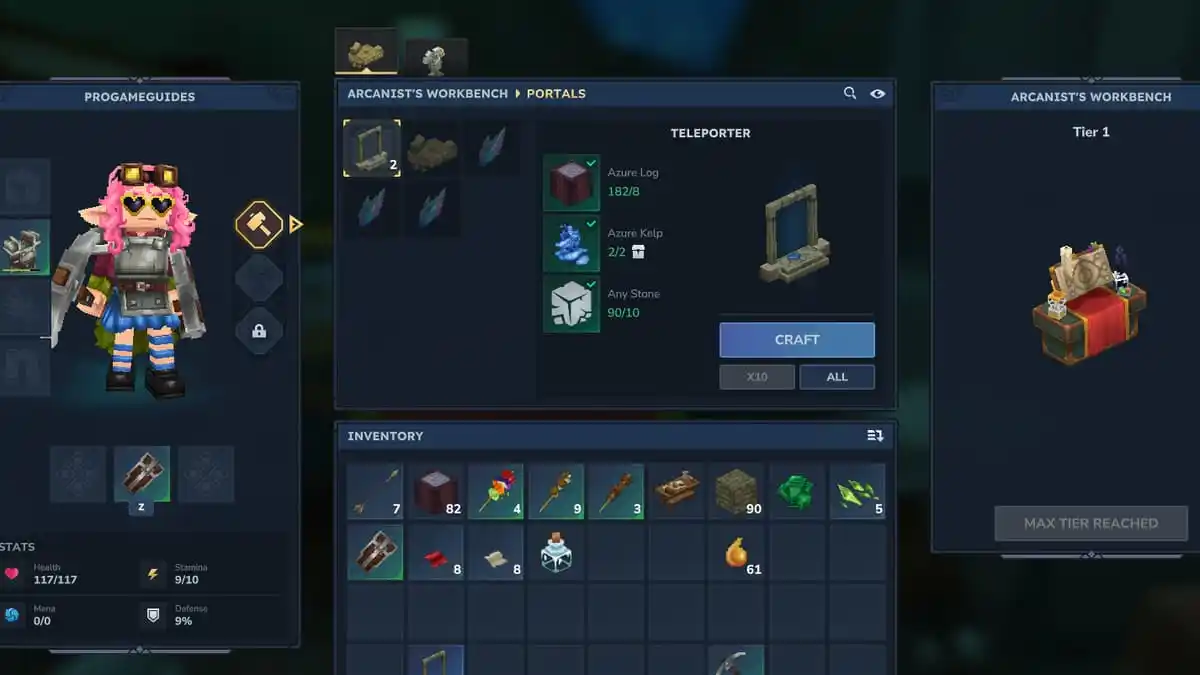Craft the Teleporter
Image resolution: width=1200 pixels, height=675 pixels.
coord(797,340)
